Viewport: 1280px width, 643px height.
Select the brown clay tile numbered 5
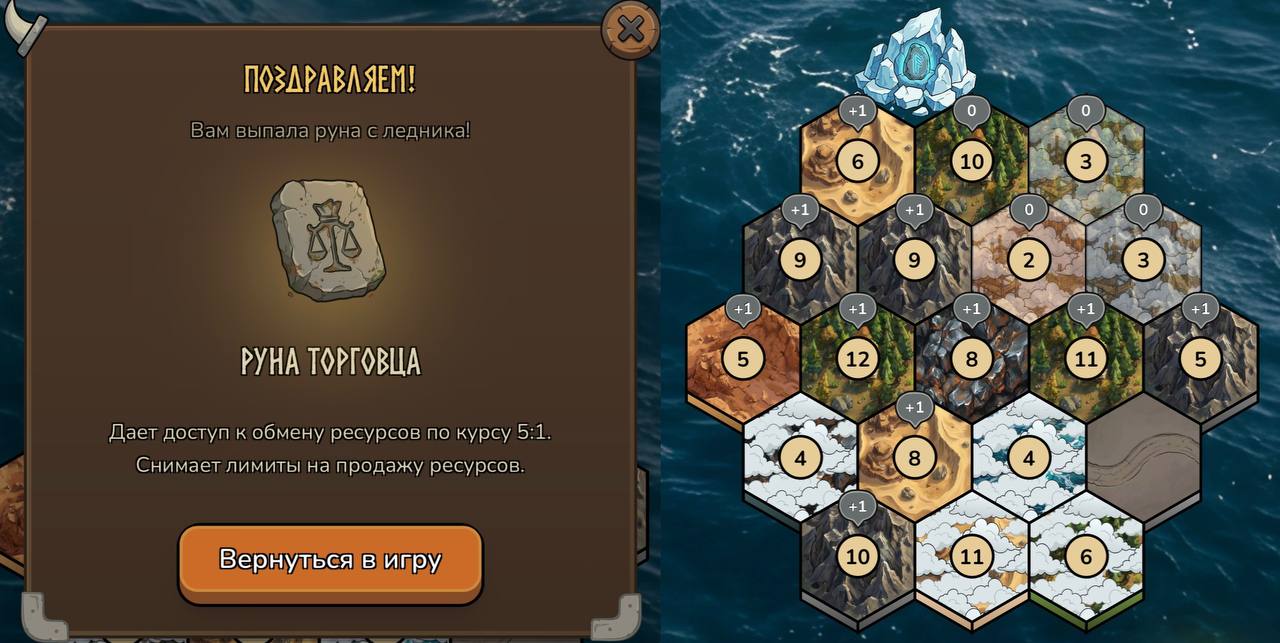pos(743,358)
